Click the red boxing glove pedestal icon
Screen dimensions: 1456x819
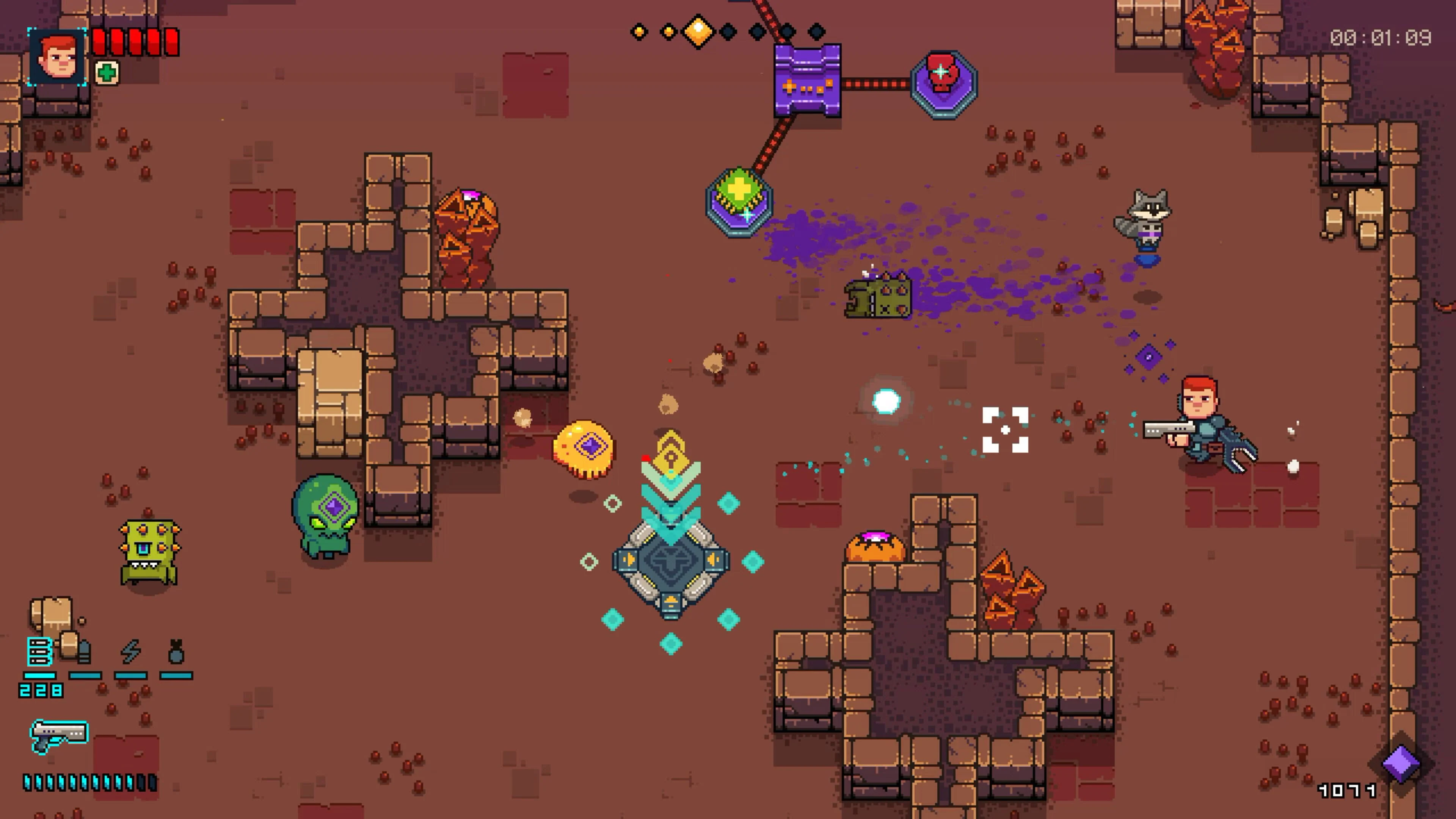[x=943, y=82]
